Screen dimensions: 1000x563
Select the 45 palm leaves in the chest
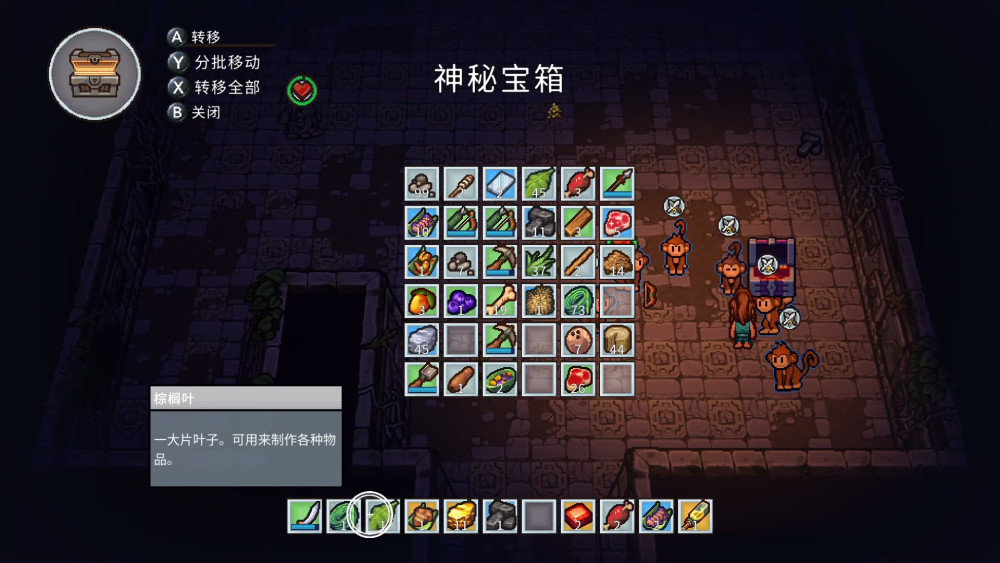click(x=539, y=183)
